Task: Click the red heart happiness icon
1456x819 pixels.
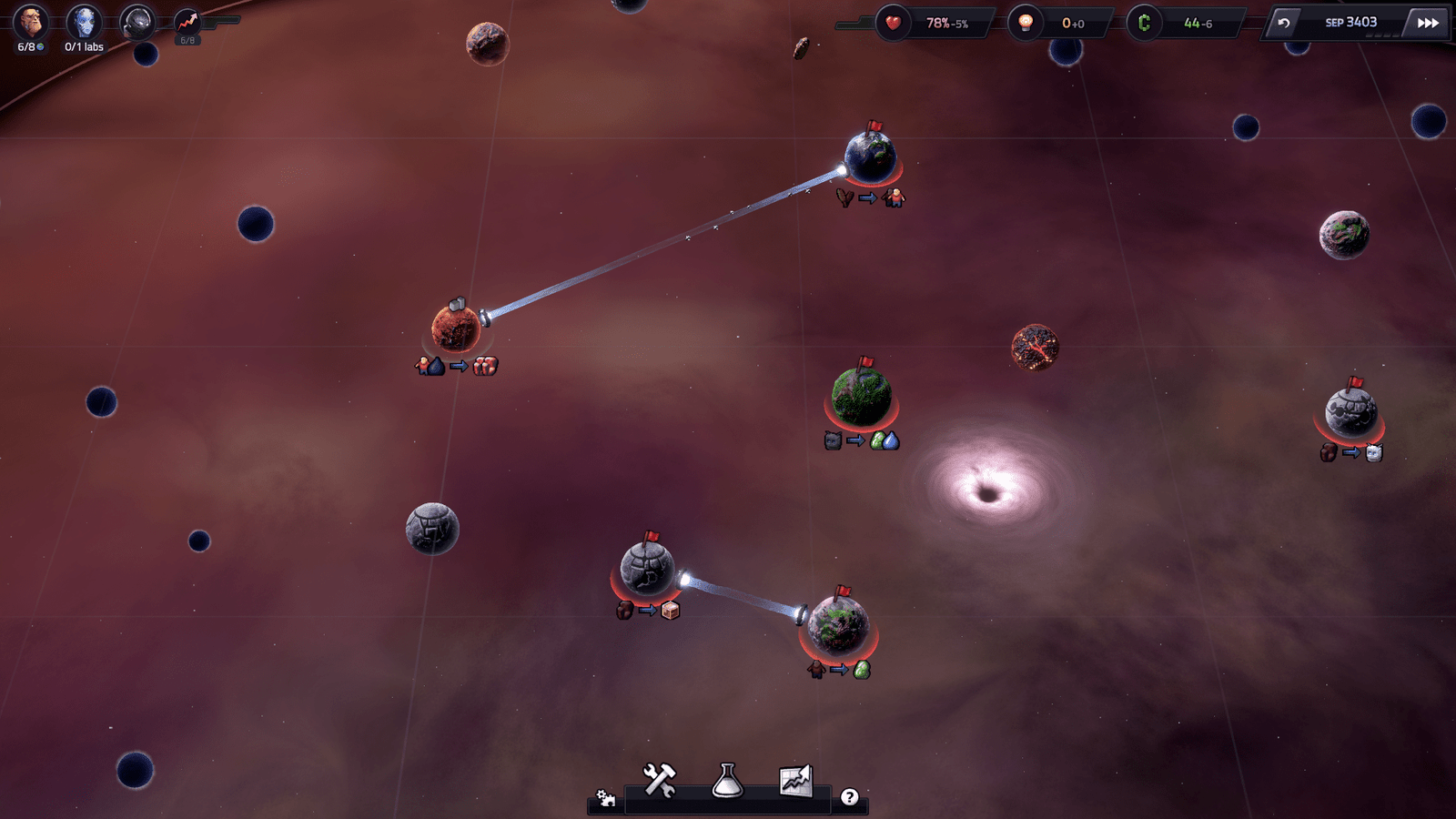Action: point(893,23)
